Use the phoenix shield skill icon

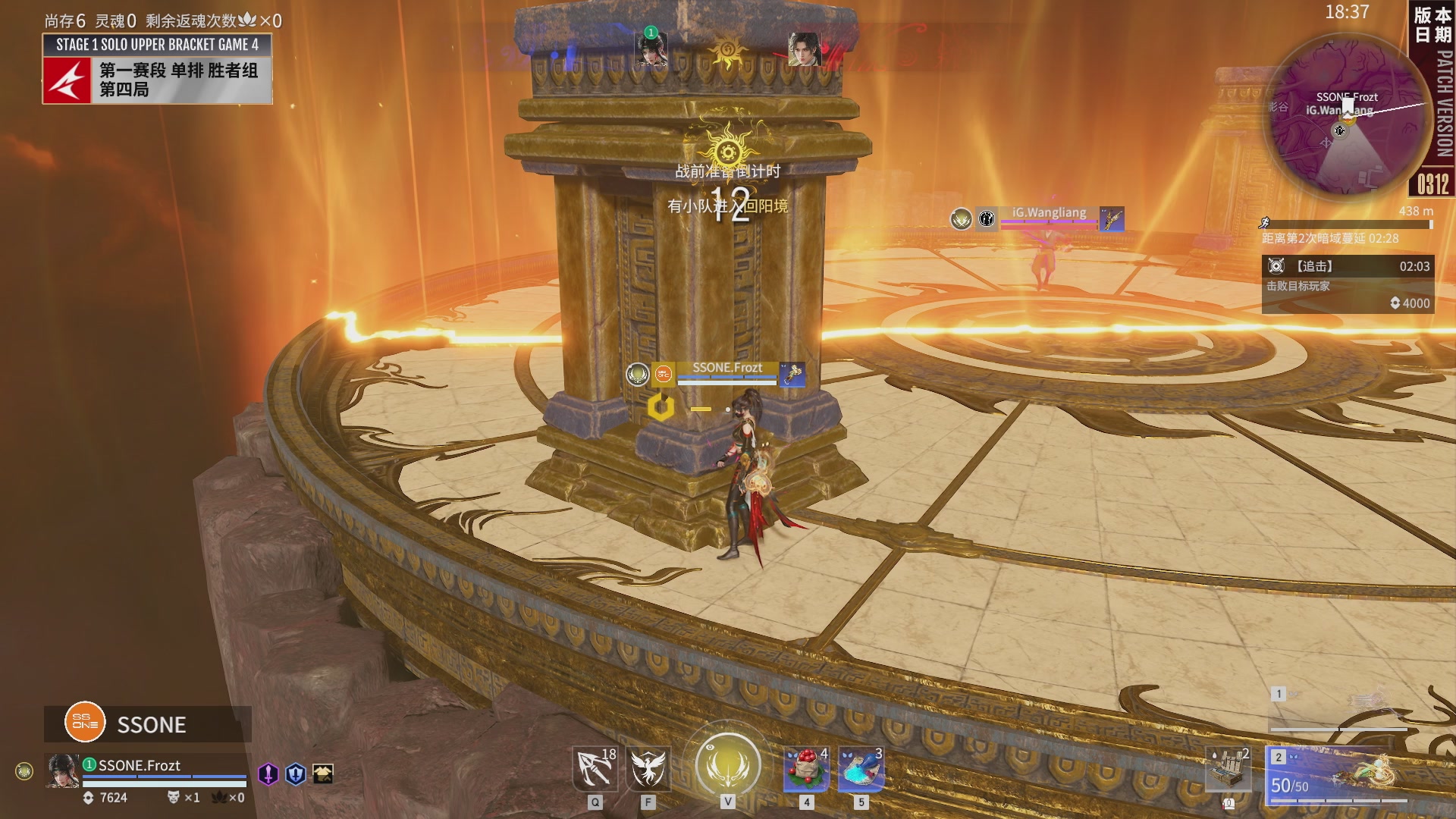click(x=648, y=769)
